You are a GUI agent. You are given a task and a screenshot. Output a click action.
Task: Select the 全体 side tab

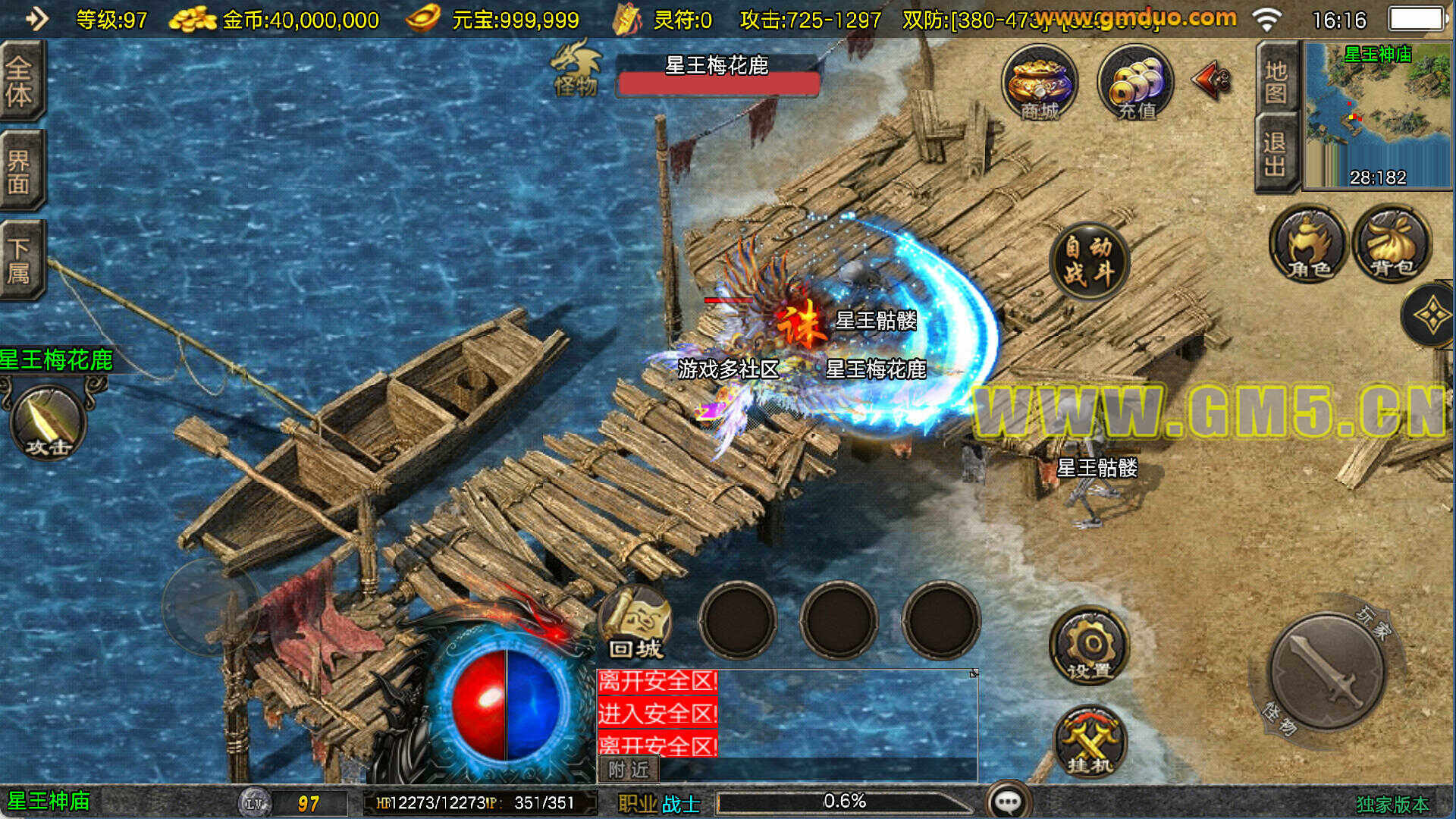coord(20,81)
